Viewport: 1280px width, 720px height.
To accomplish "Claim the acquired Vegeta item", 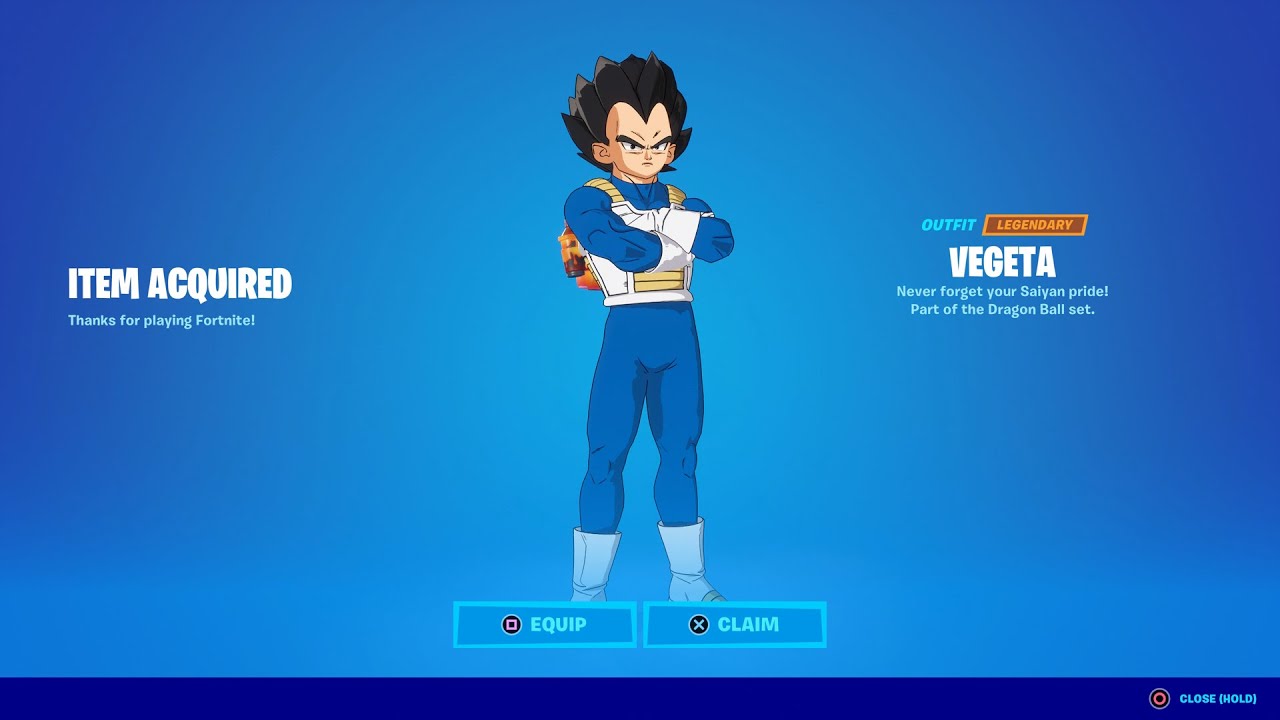I will click(x=735, y=625).
